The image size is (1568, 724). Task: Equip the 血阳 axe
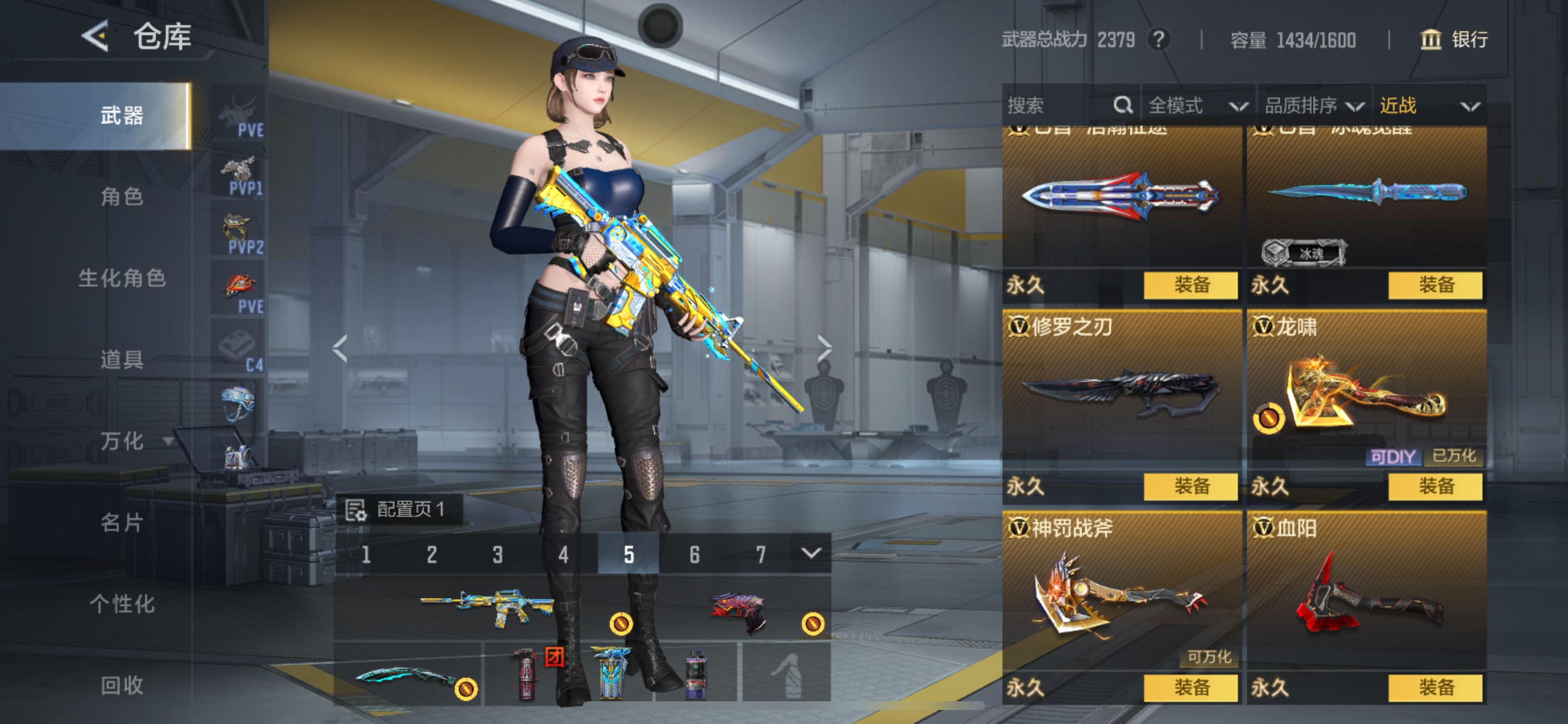1436,687
